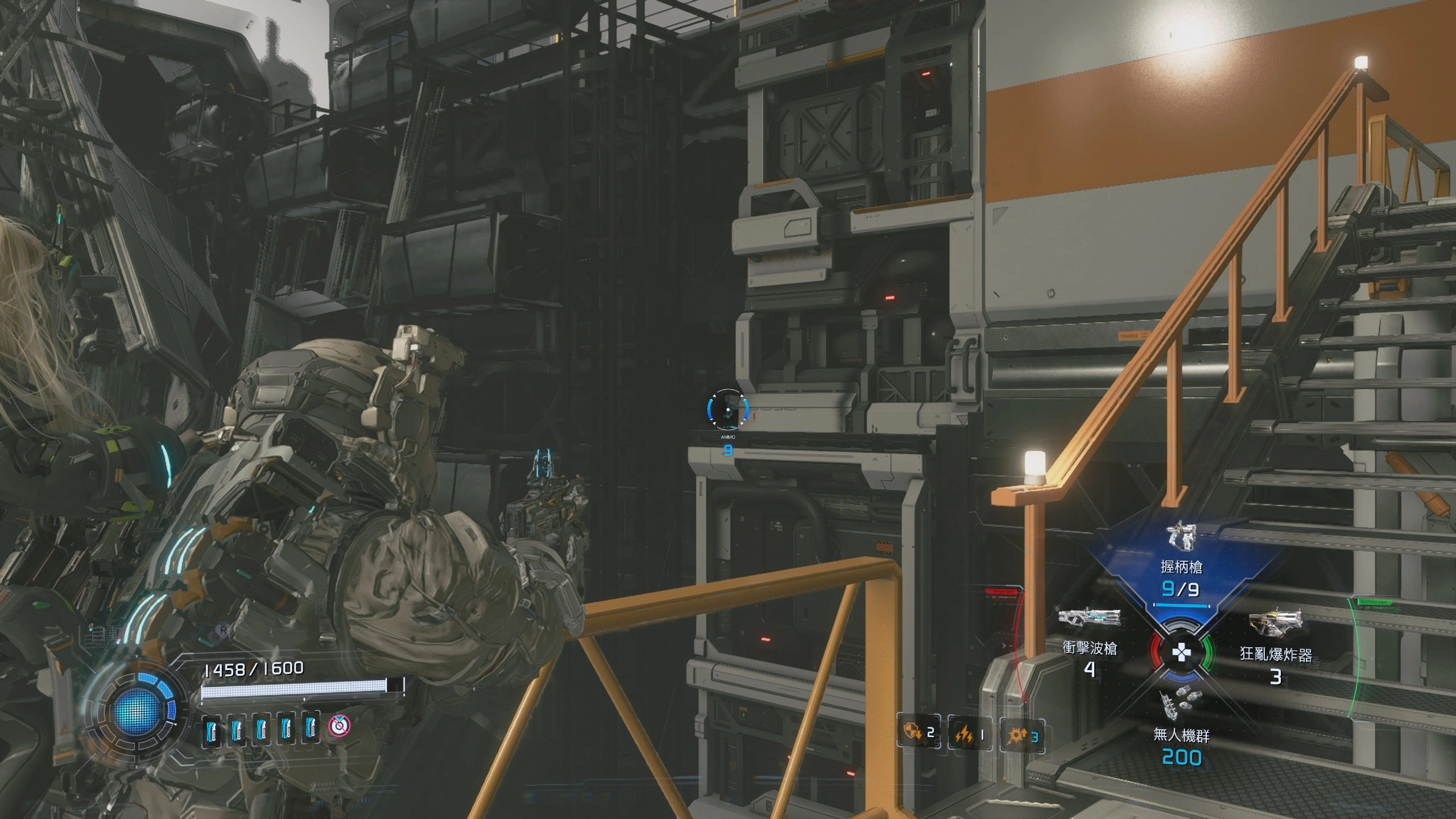1456x819 pixels.
Task: Click the crossed-out medal status icon
Action: (340, 725)
